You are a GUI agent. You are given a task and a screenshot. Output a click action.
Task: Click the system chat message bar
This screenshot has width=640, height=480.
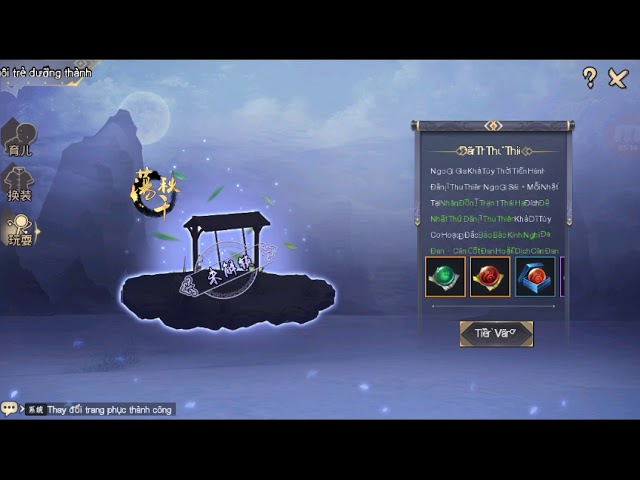(x=100, y=409)
